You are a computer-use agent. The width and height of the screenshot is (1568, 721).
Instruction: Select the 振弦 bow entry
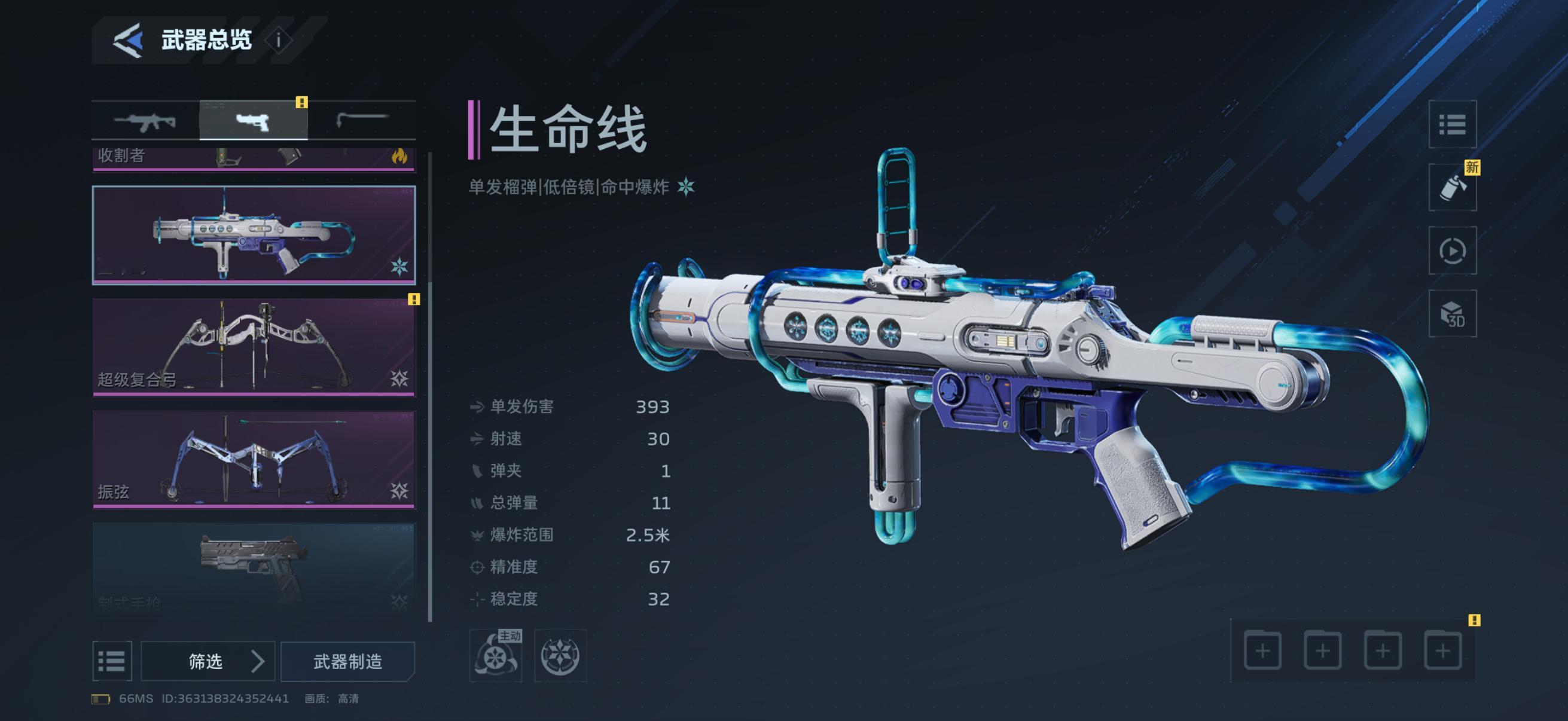[x=254, y=459]
